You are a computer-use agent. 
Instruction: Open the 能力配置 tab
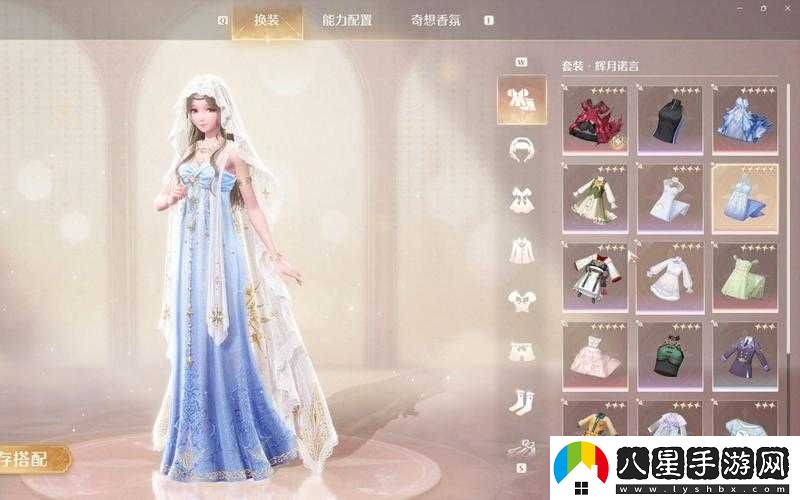(x=345, y=20)
